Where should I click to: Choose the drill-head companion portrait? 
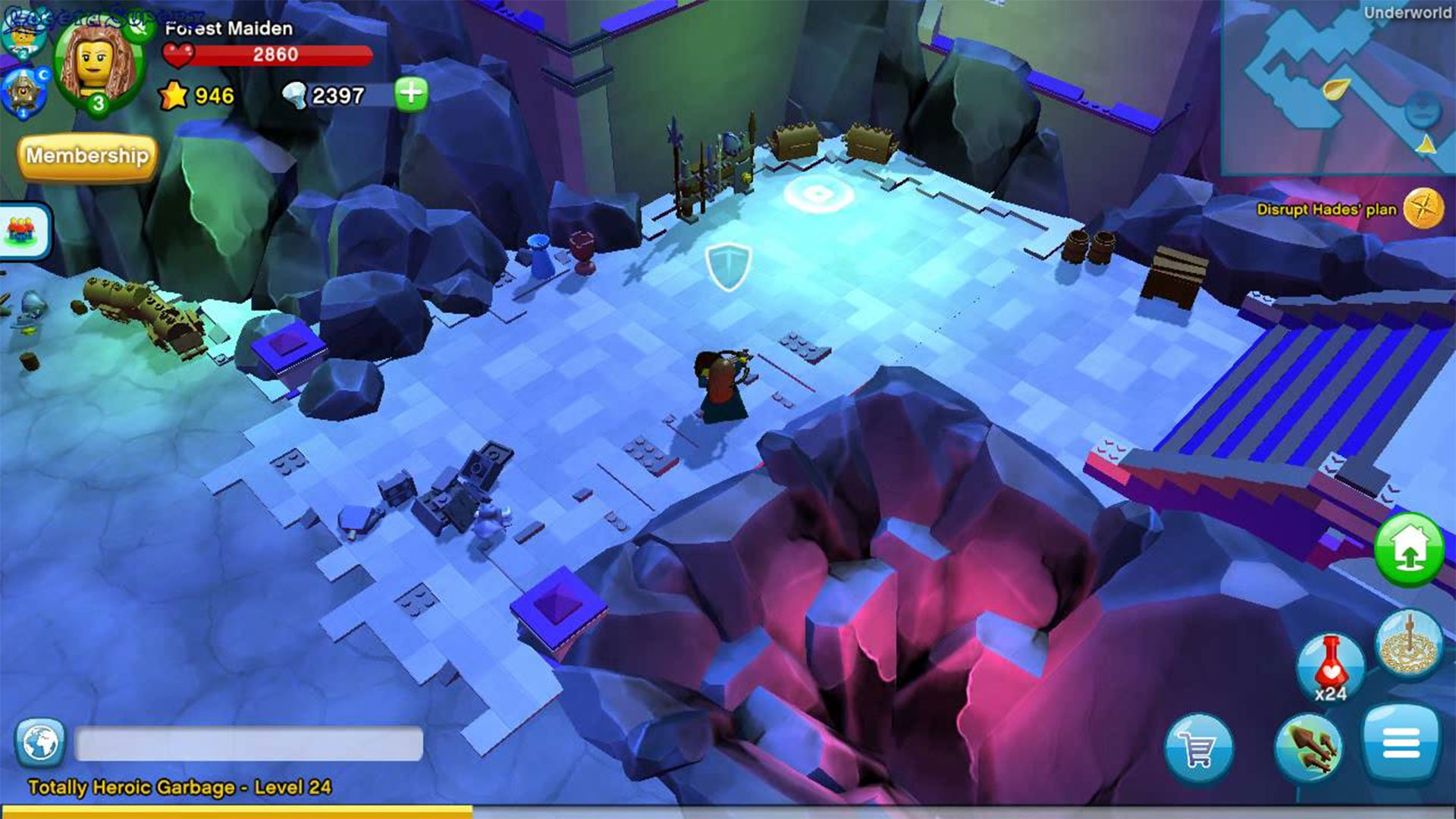pyautogui.click(x=23, y=93)
